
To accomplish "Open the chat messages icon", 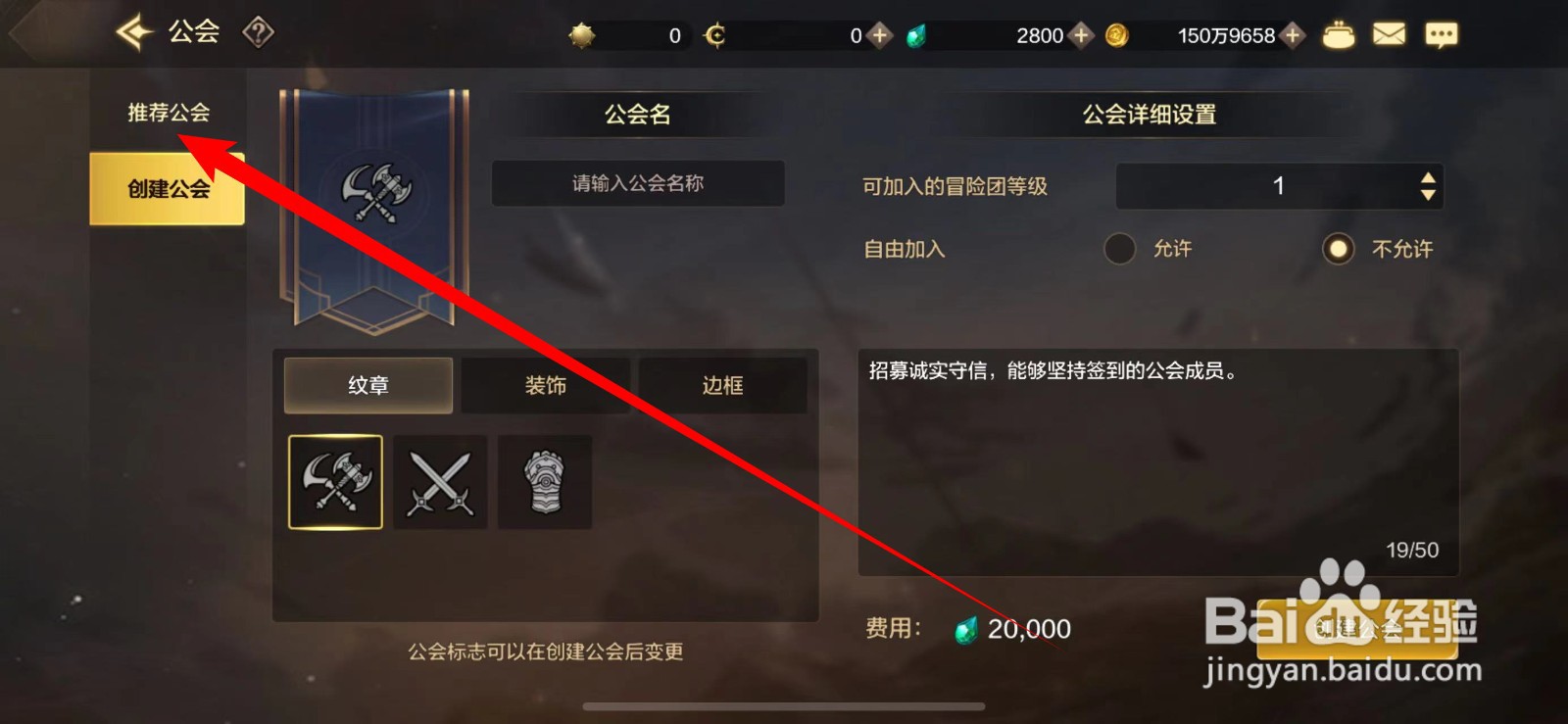I will (x=1441, y=33).
